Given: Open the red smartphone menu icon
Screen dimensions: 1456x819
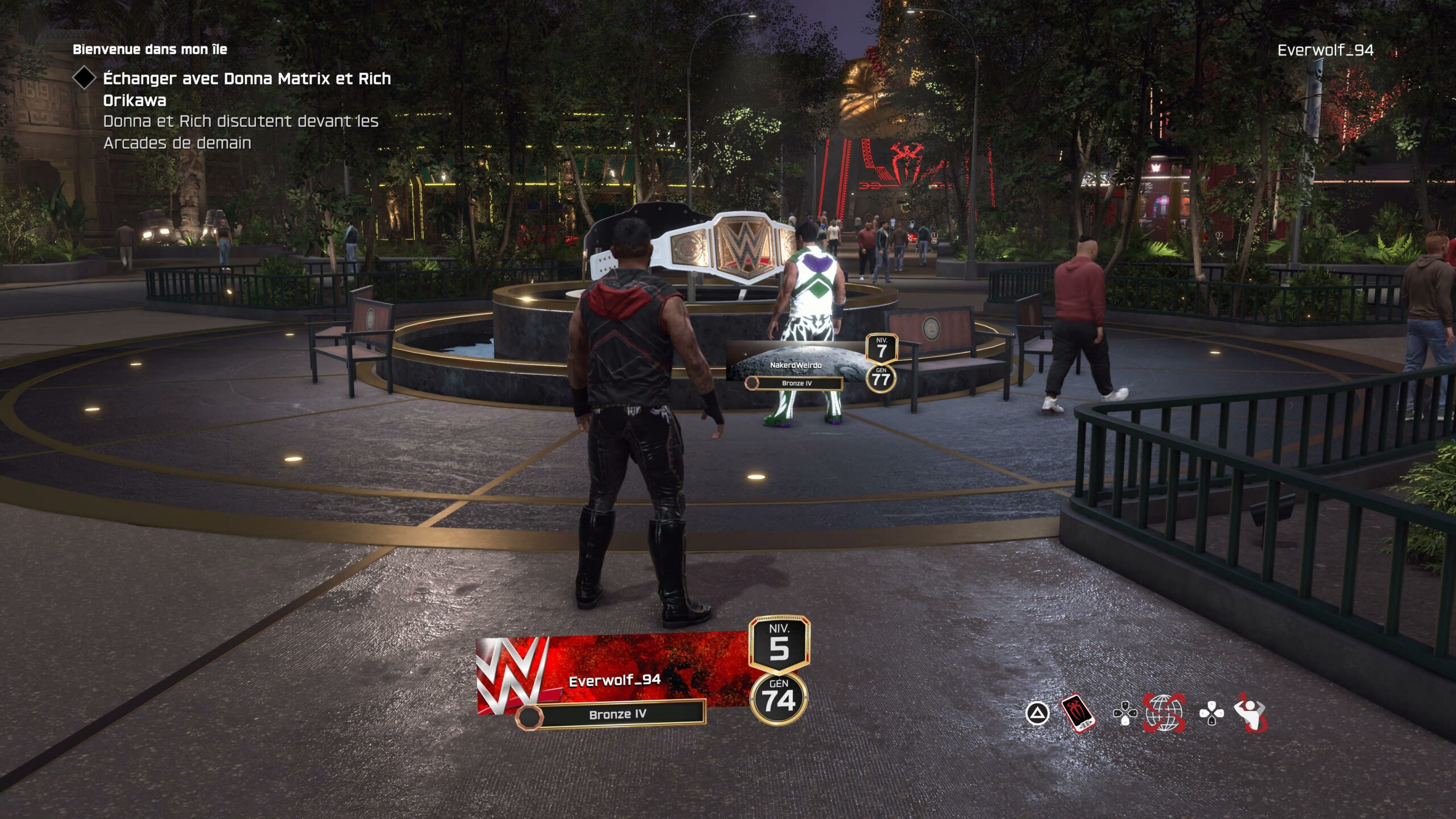Looking at the screenshot, I should 1077,713.
